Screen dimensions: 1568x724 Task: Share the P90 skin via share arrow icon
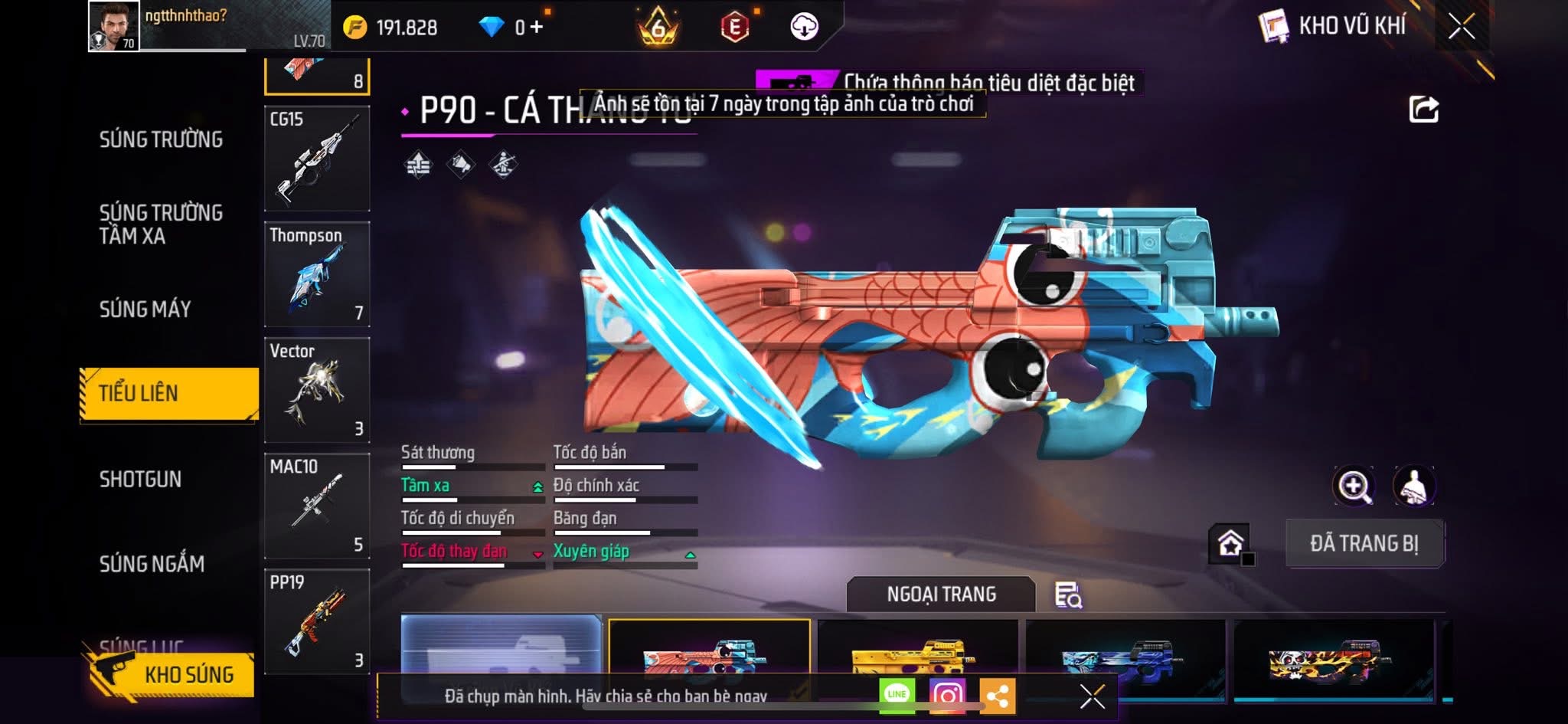click(1423, 110)
